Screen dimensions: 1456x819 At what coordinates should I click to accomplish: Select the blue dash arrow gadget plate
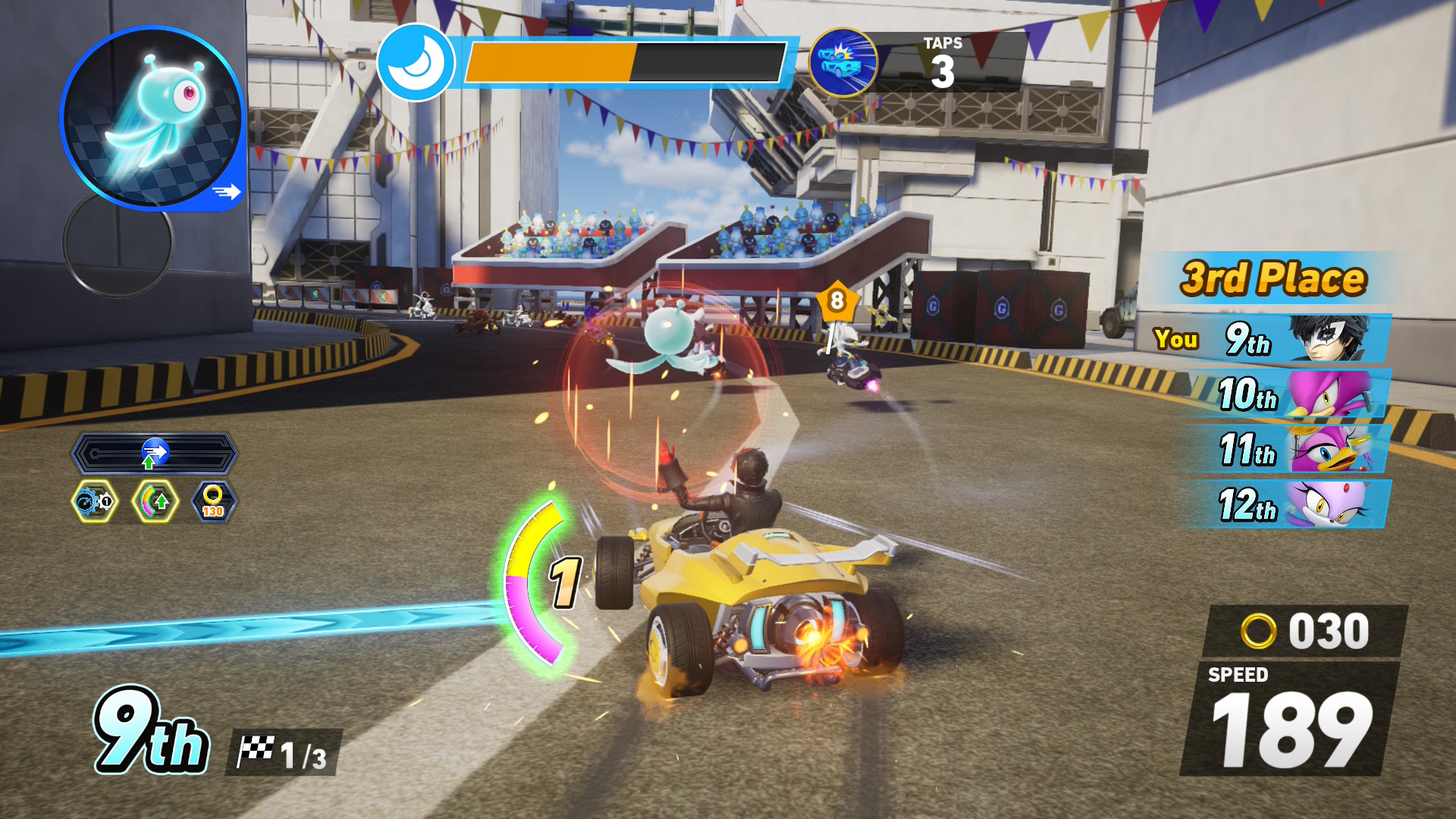click(x=155, y=453)
